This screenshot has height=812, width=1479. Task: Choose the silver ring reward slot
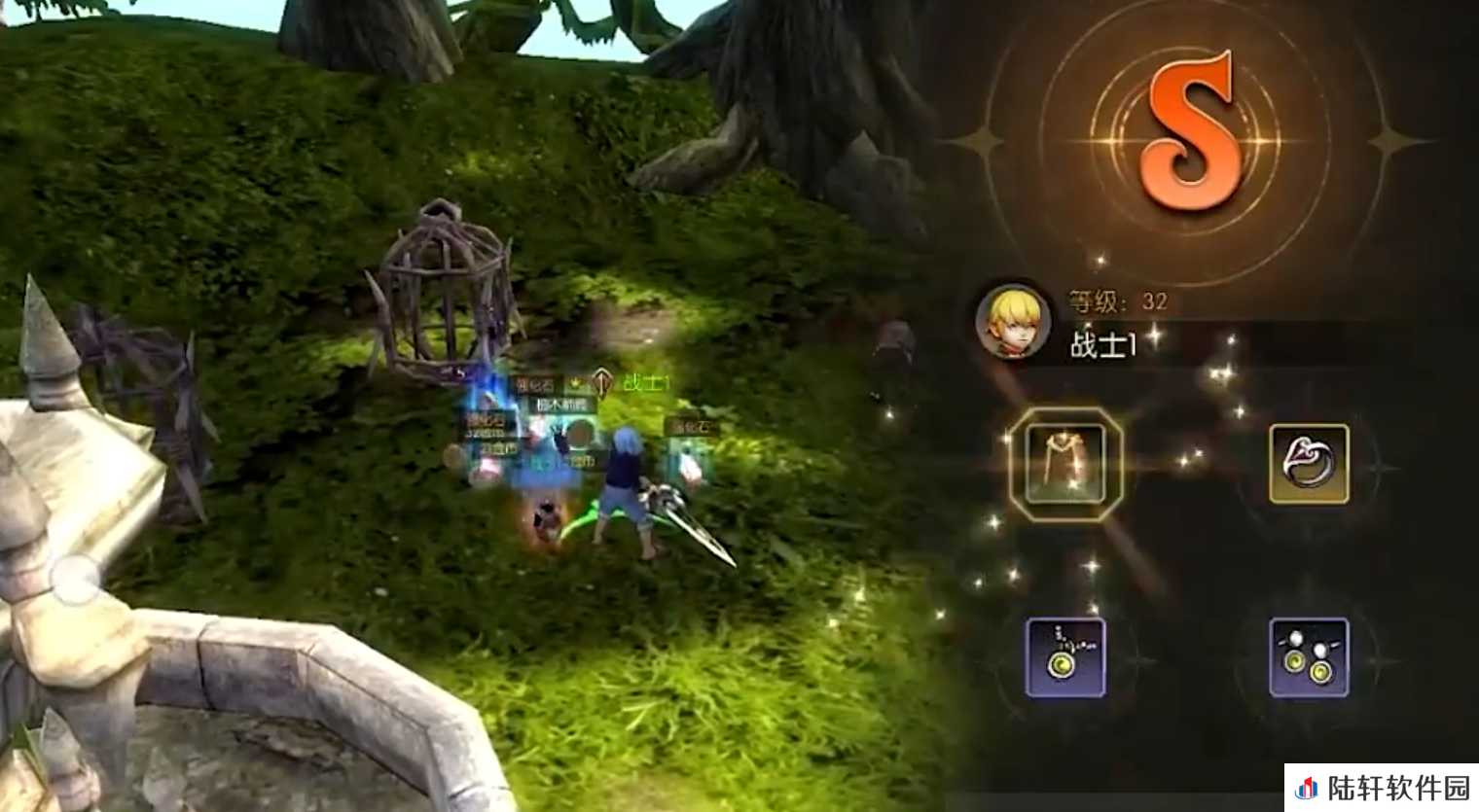1309,464
